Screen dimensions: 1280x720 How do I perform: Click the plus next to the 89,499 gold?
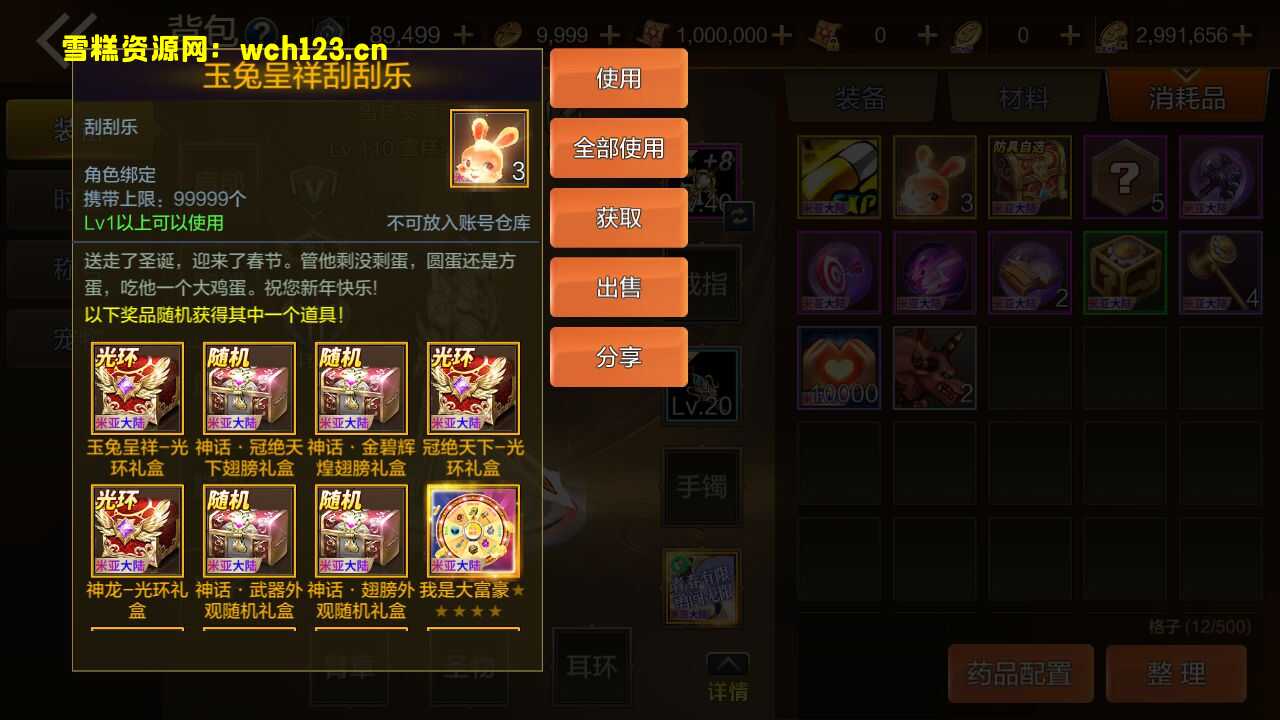[463, 33]
